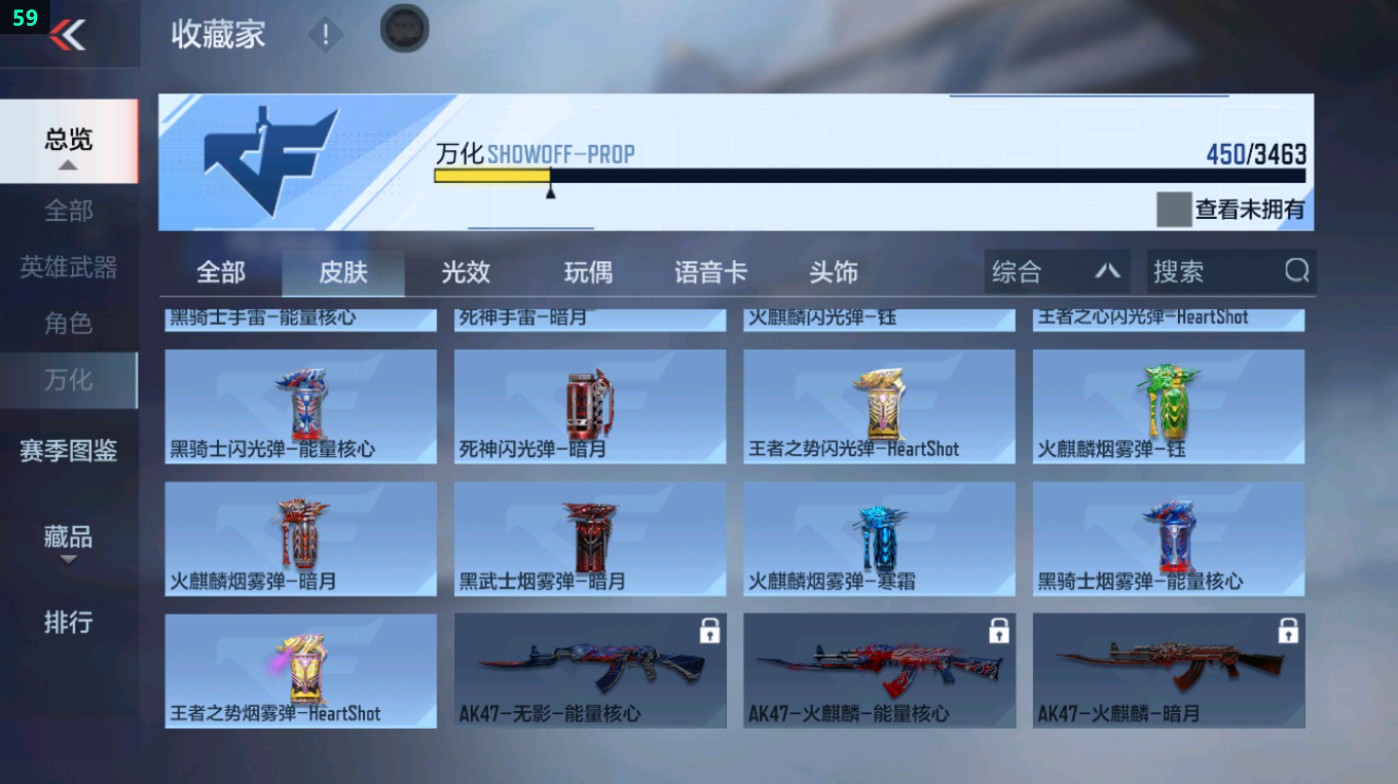Open the 火麒麟烟雾弹-寒霜 item thumbnail

[879, 538]
